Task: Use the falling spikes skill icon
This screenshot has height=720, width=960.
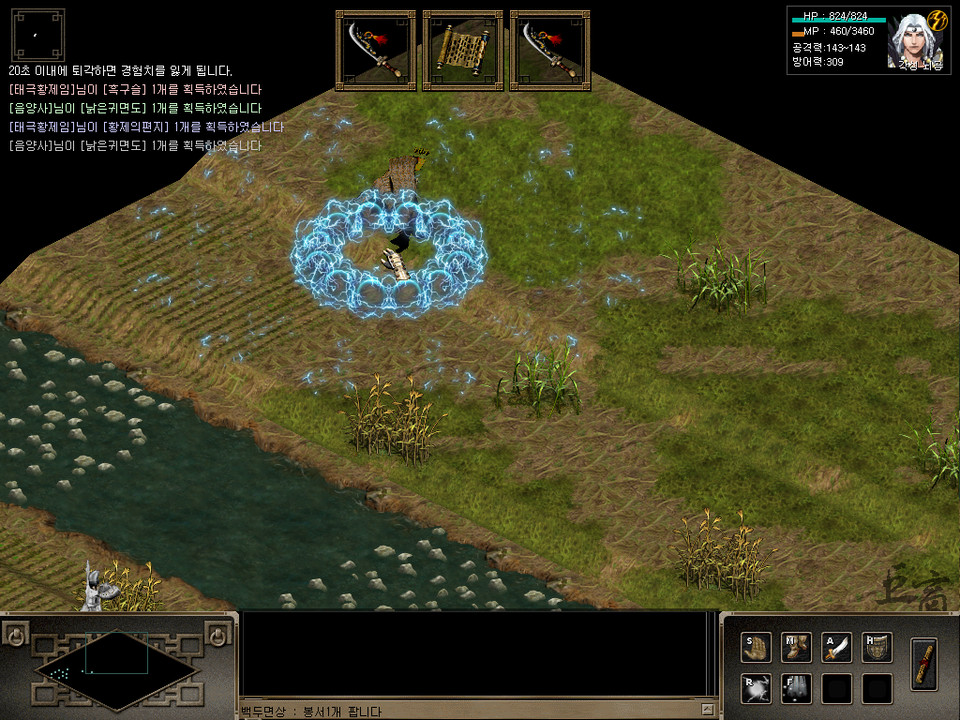Action: [x=796, y=688]
